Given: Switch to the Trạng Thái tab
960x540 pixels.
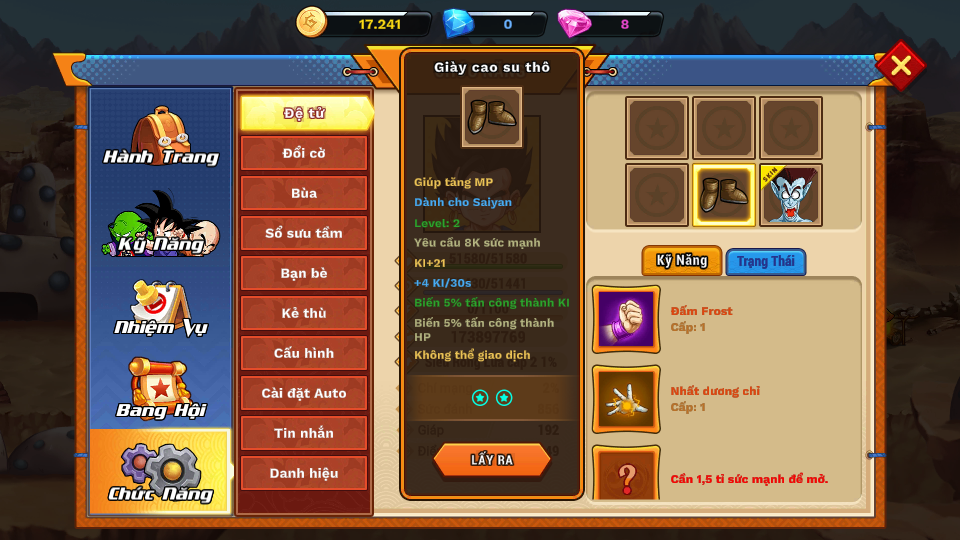Looking at the screenshot, I should [766, 262].
